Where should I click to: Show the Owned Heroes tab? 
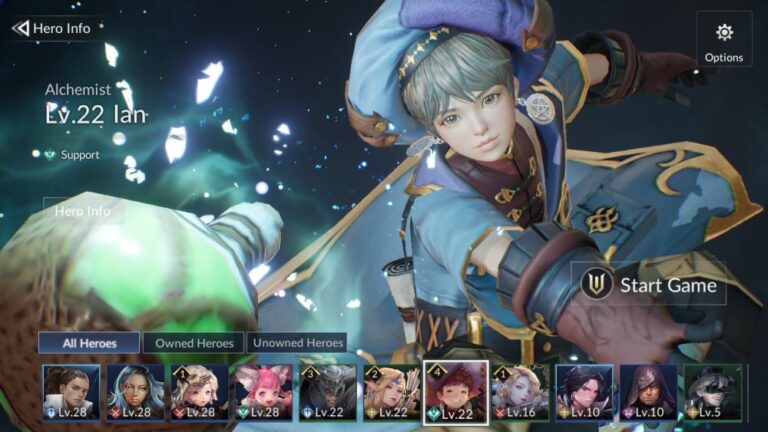[x=194, y=343]
